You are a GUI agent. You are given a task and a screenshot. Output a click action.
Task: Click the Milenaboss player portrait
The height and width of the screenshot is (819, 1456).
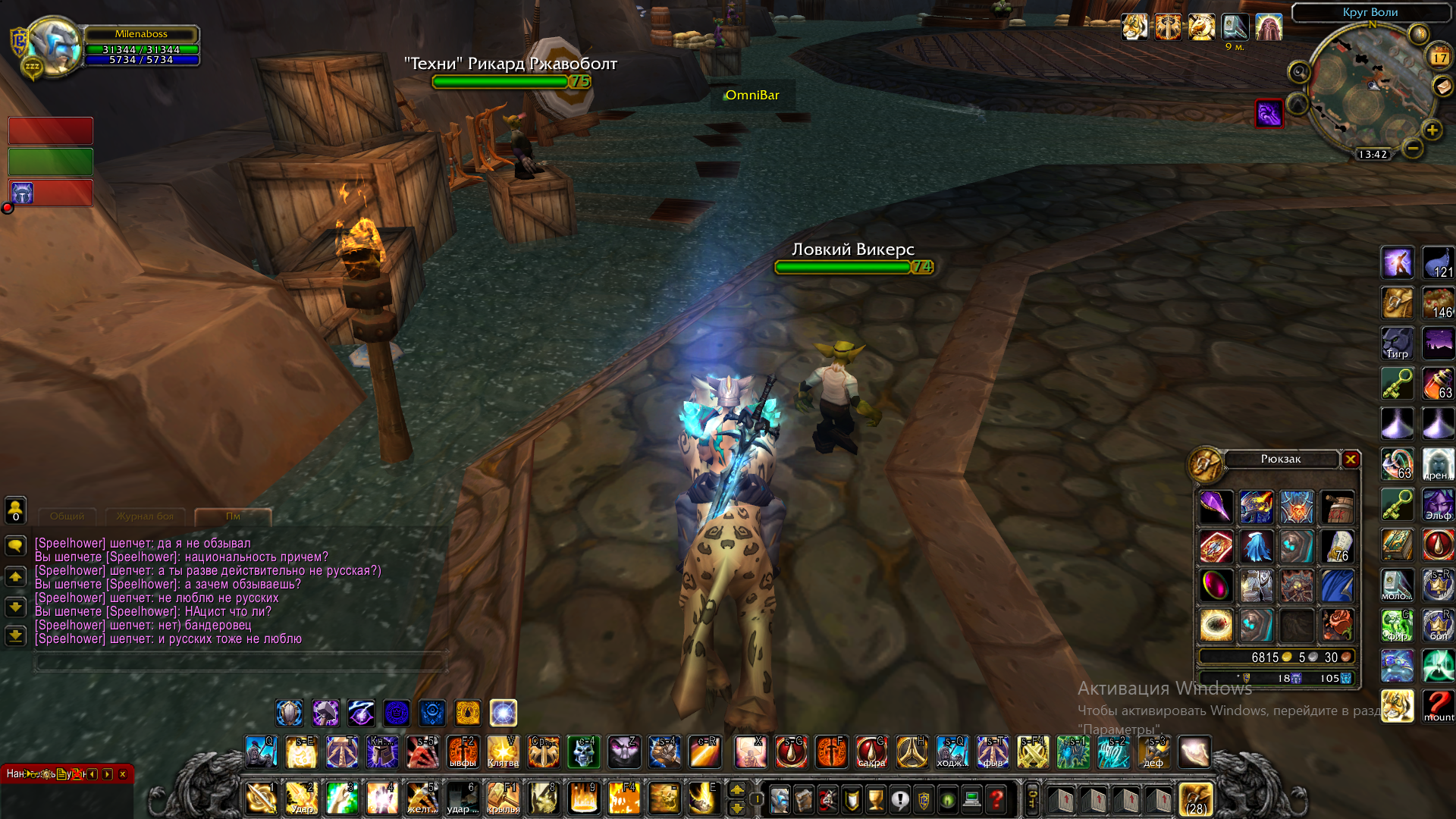53,47
